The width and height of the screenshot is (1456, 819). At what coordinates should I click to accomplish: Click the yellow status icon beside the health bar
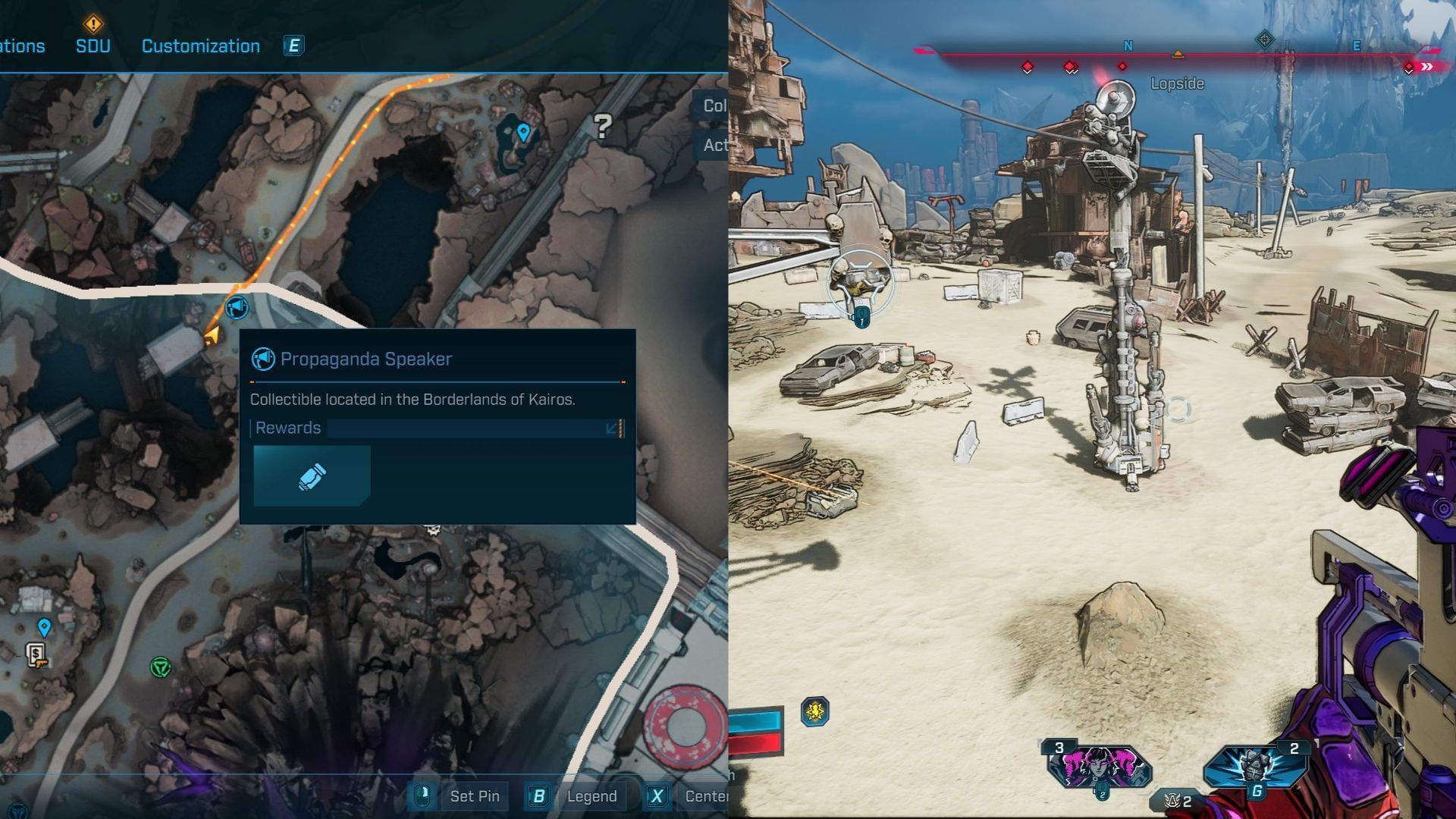pos(815,711)
